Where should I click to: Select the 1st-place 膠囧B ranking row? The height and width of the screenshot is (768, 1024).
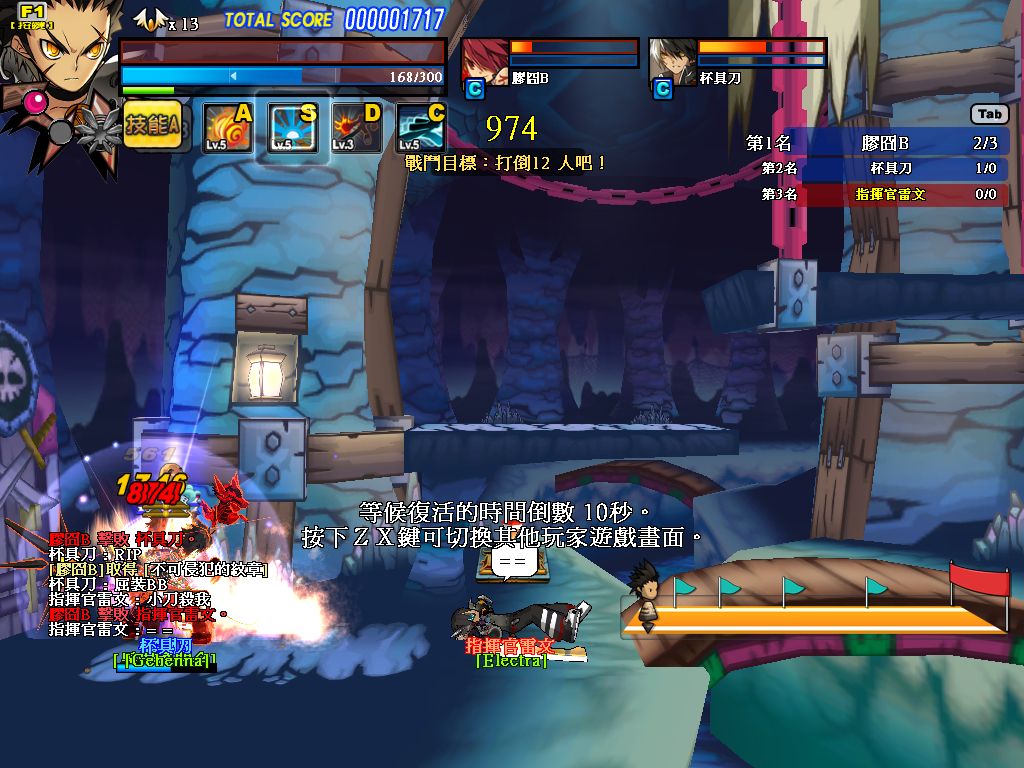click(x=876, y=143)
